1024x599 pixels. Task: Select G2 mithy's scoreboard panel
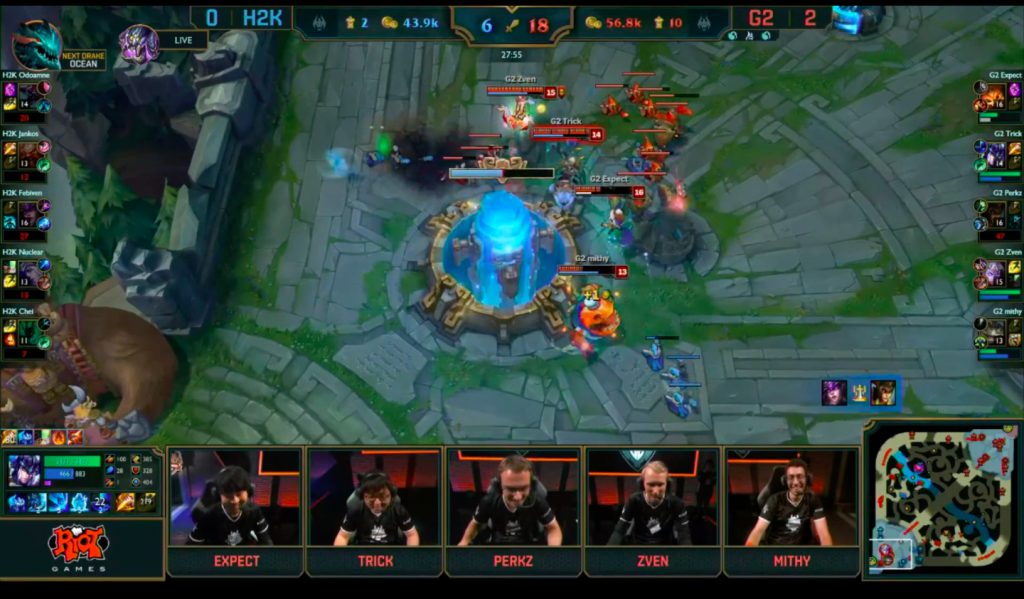tap(998, 332)
